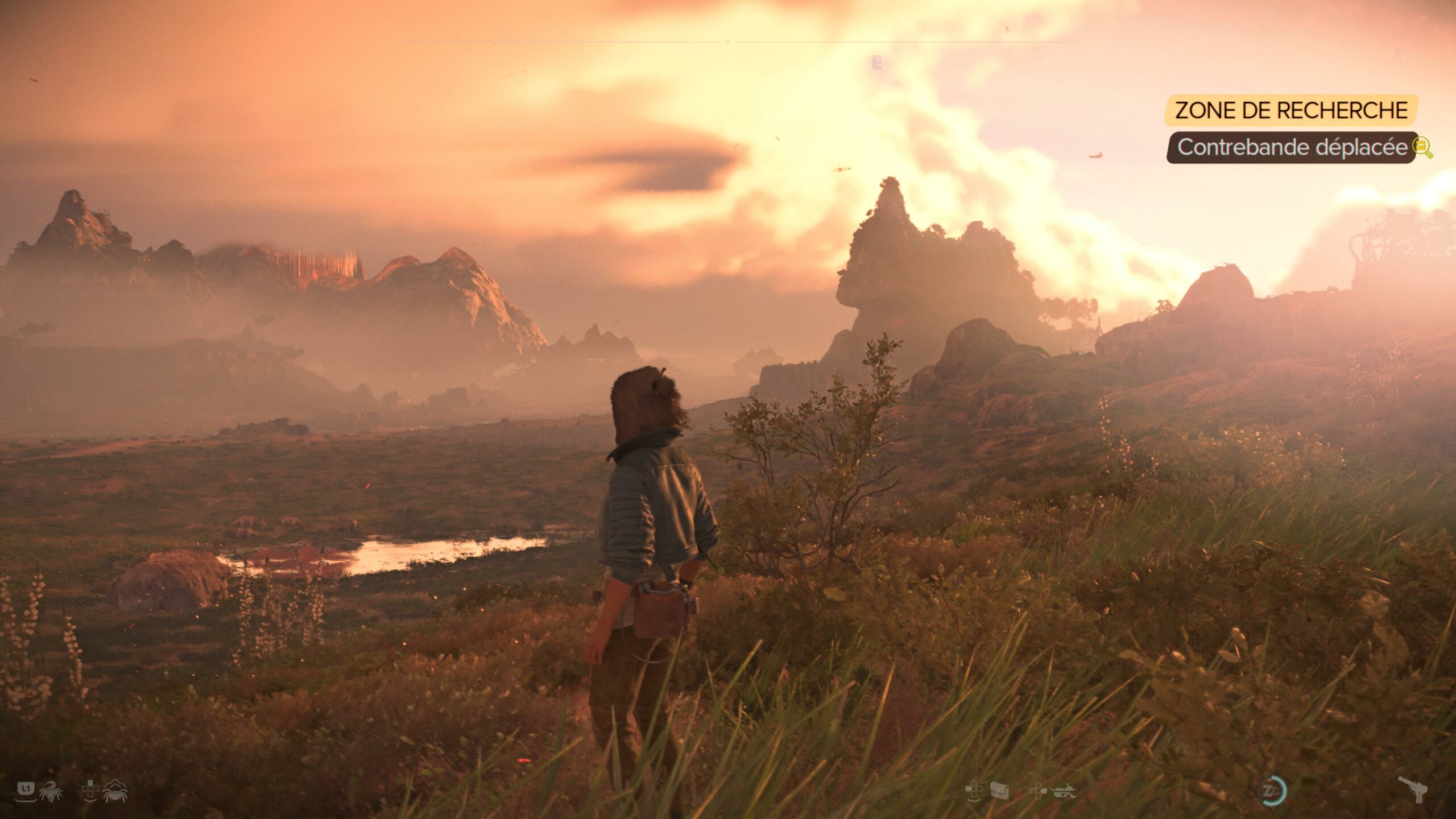The height and width of the screenshot is (819, 1456).
Task: Open the pouch item icon
Action: click(x=999, y=791)
